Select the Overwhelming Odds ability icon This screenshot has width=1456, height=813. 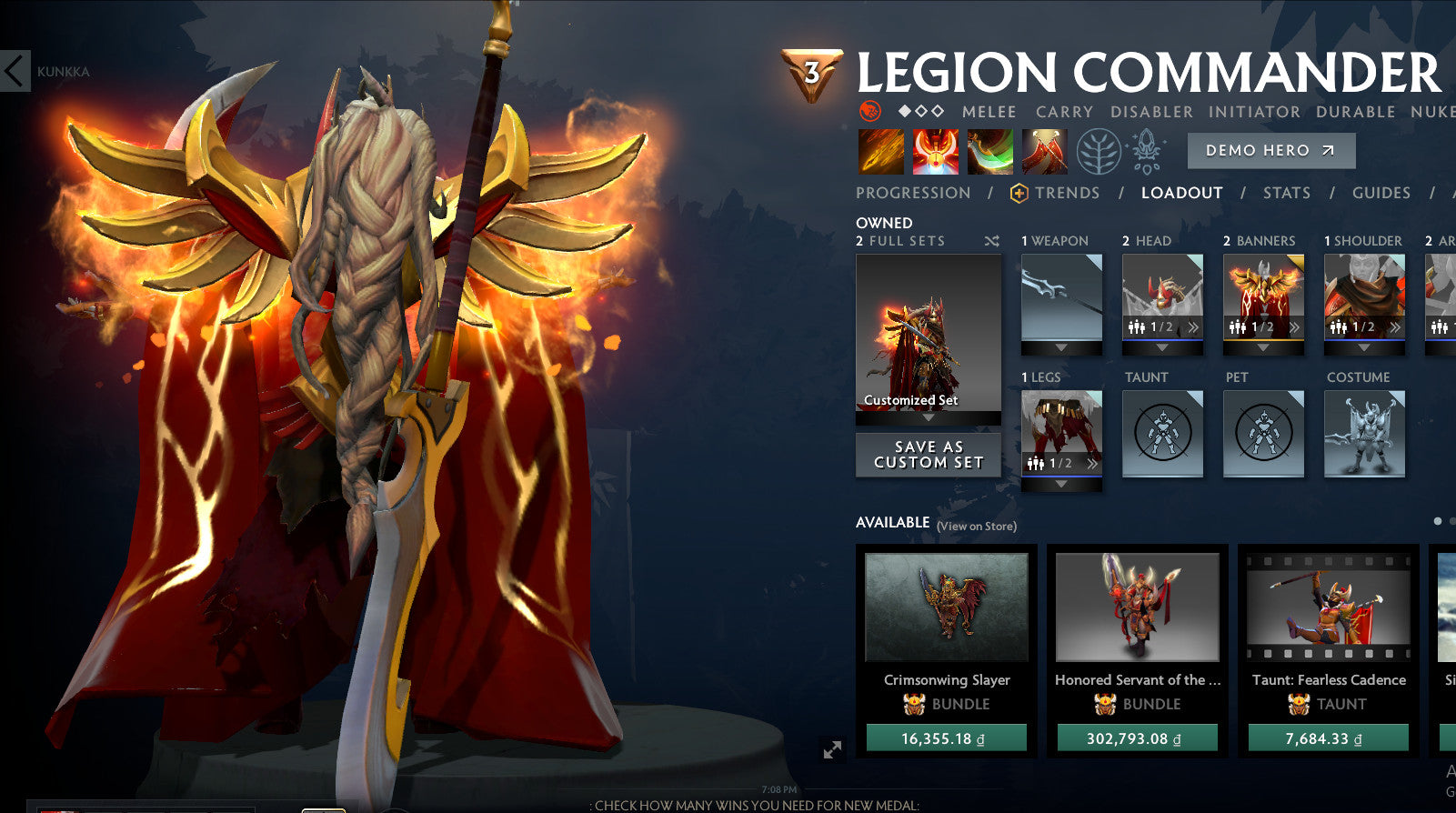click(x=879, y=150)
